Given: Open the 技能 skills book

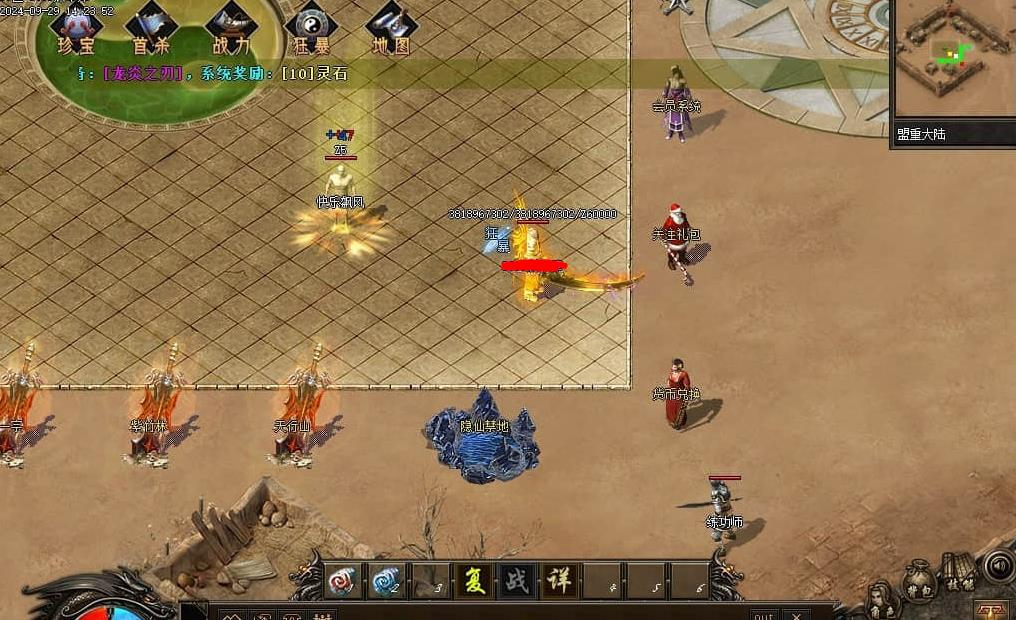Looking at the screenshot, I should pyautogui.click(x=959, y=572).
